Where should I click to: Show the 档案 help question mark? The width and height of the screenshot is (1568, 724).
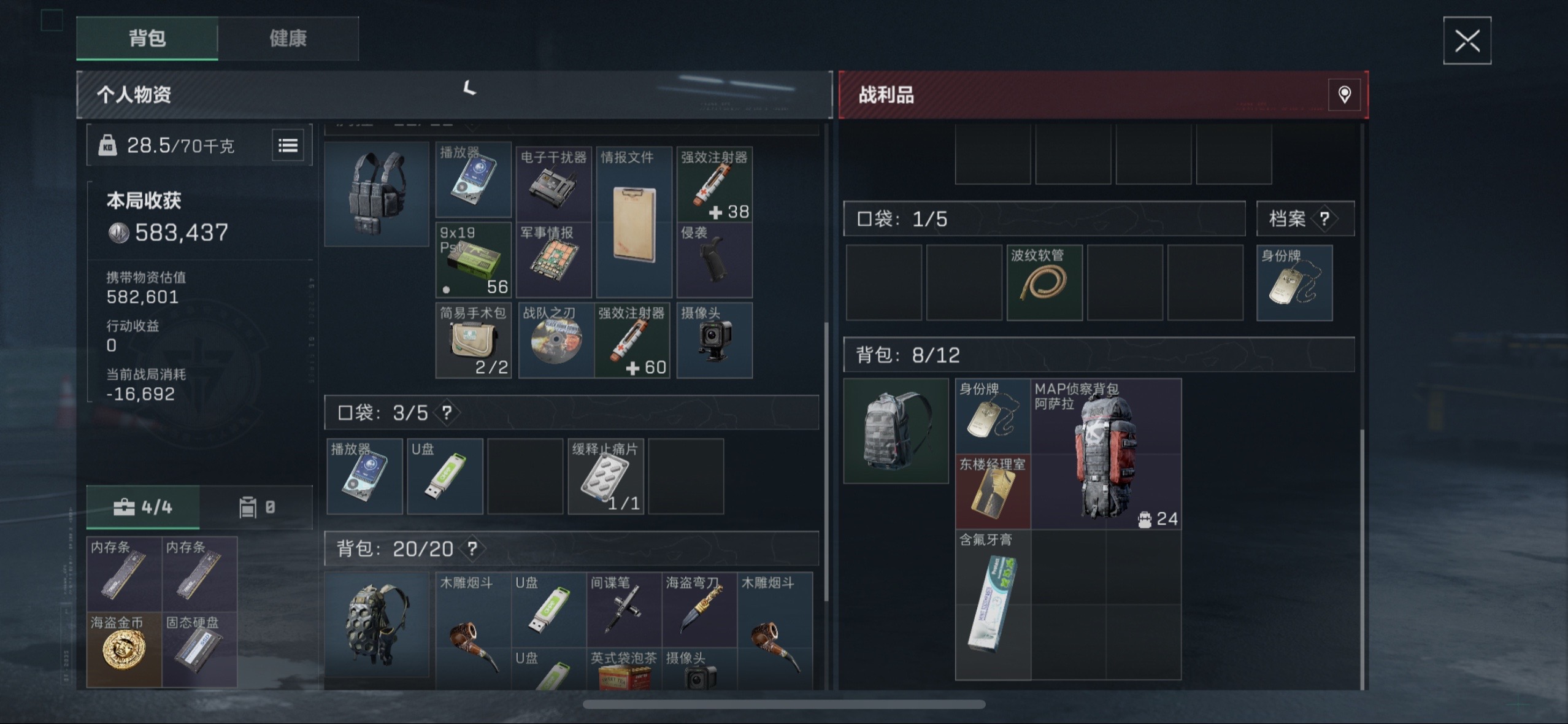coord(1324,219)
